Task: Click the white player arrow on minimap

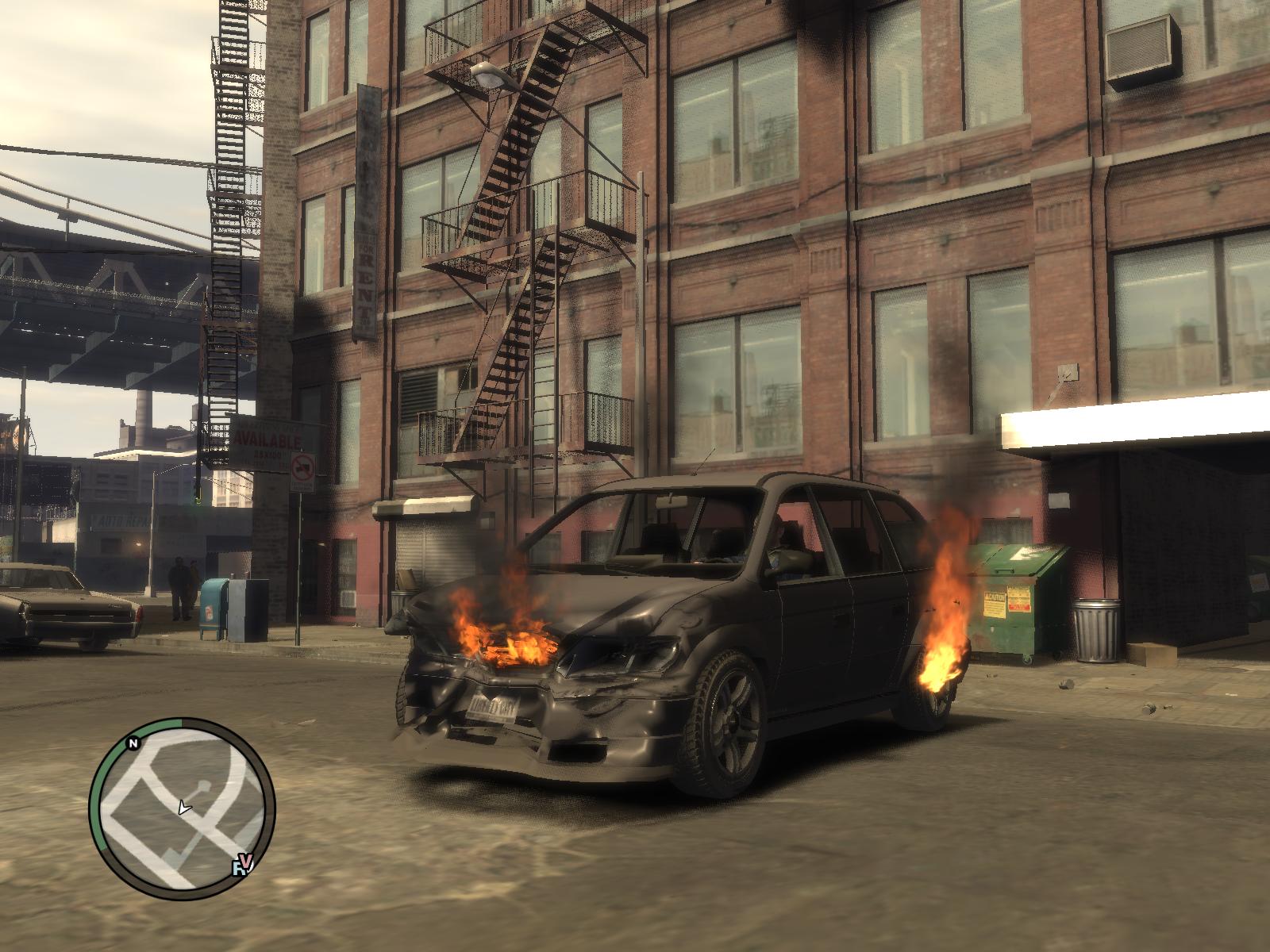Action: pyautogui.click(x=184, y=808)
